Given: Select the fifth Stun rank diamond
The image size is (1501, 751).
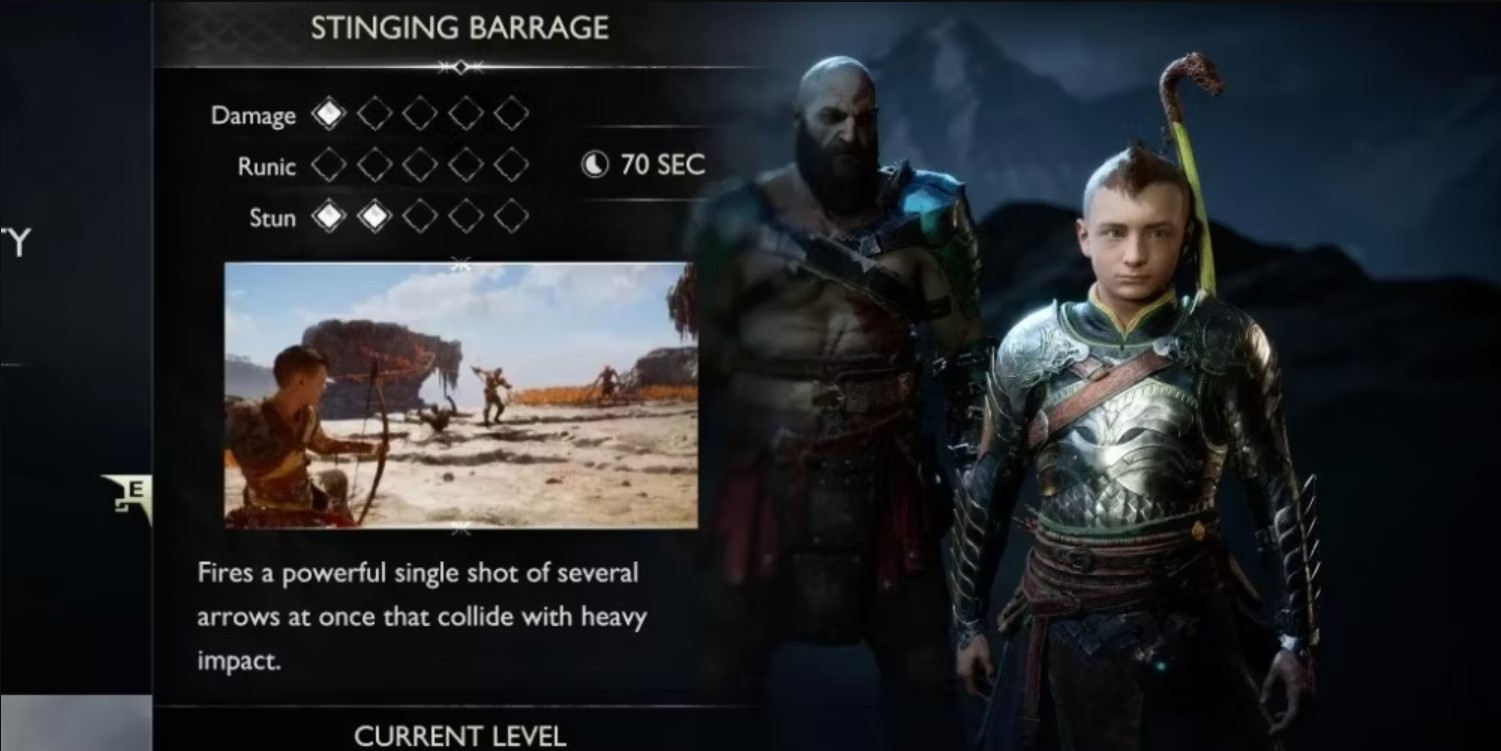Looking at the screenshot, I should click(513, 217).
